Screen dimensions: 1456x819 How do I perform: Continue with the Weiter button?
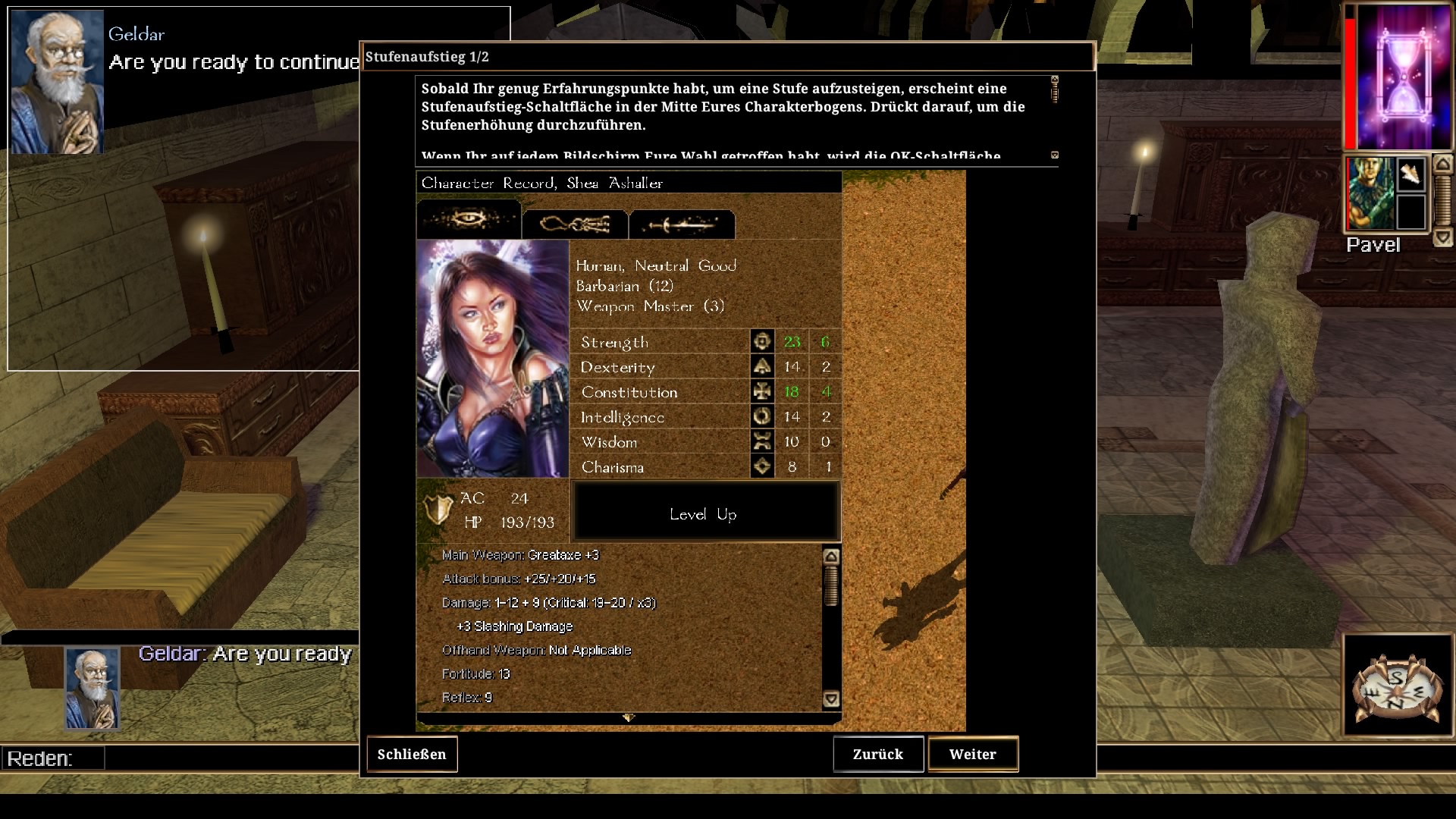973,755
